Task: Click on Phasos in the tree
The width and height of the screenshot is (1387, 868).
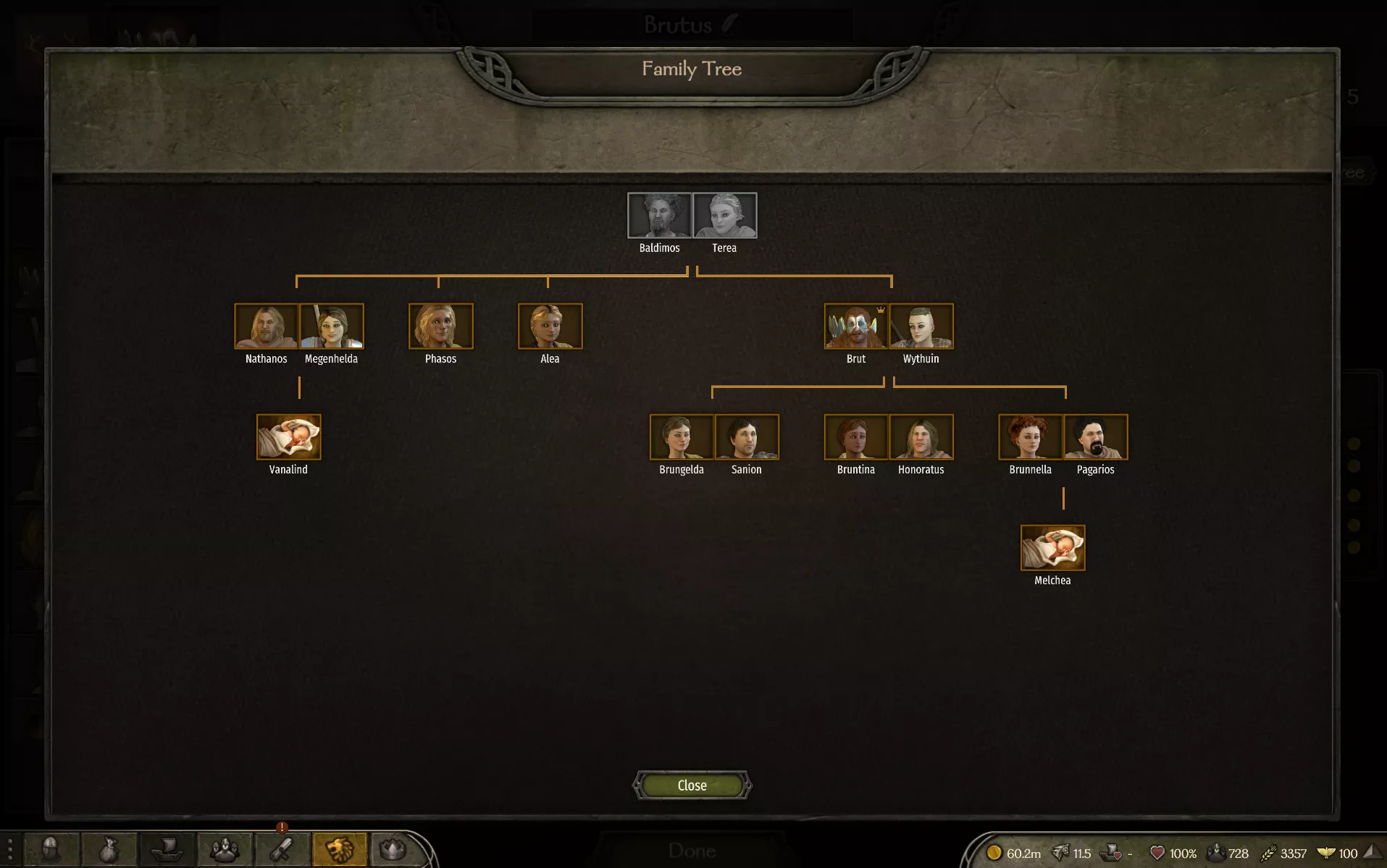Action: pos(440,326)
